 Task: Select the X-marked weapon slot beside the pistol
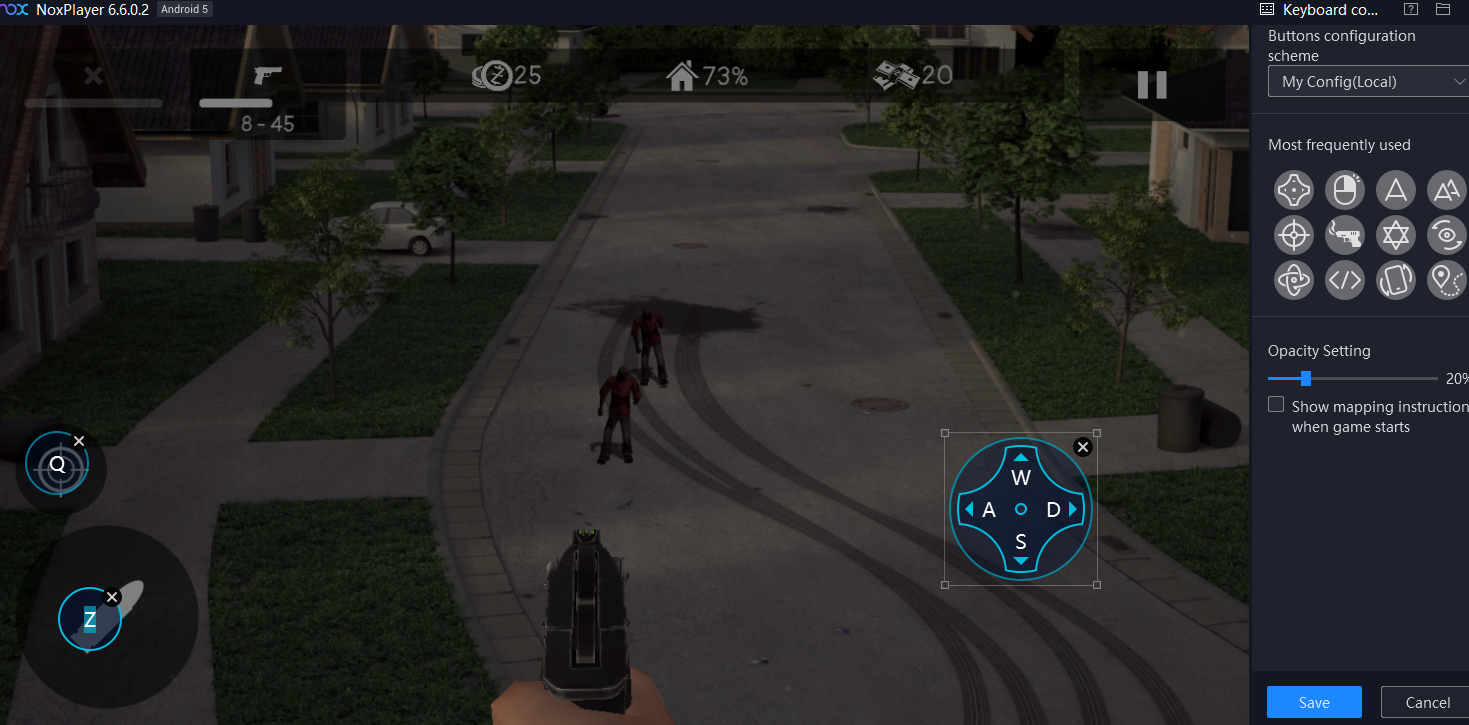pyautogui.click(x=93, y=76)
